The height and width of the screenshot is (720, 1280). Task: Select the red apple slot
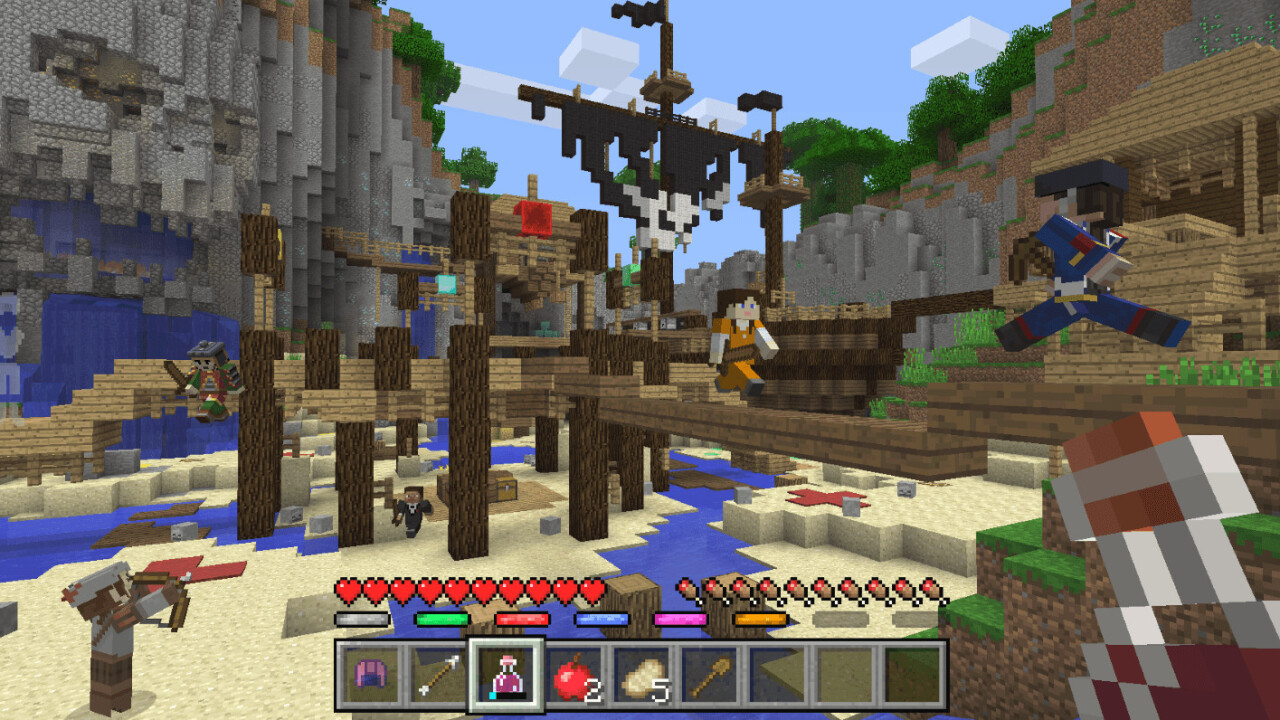tap(574, 676)
